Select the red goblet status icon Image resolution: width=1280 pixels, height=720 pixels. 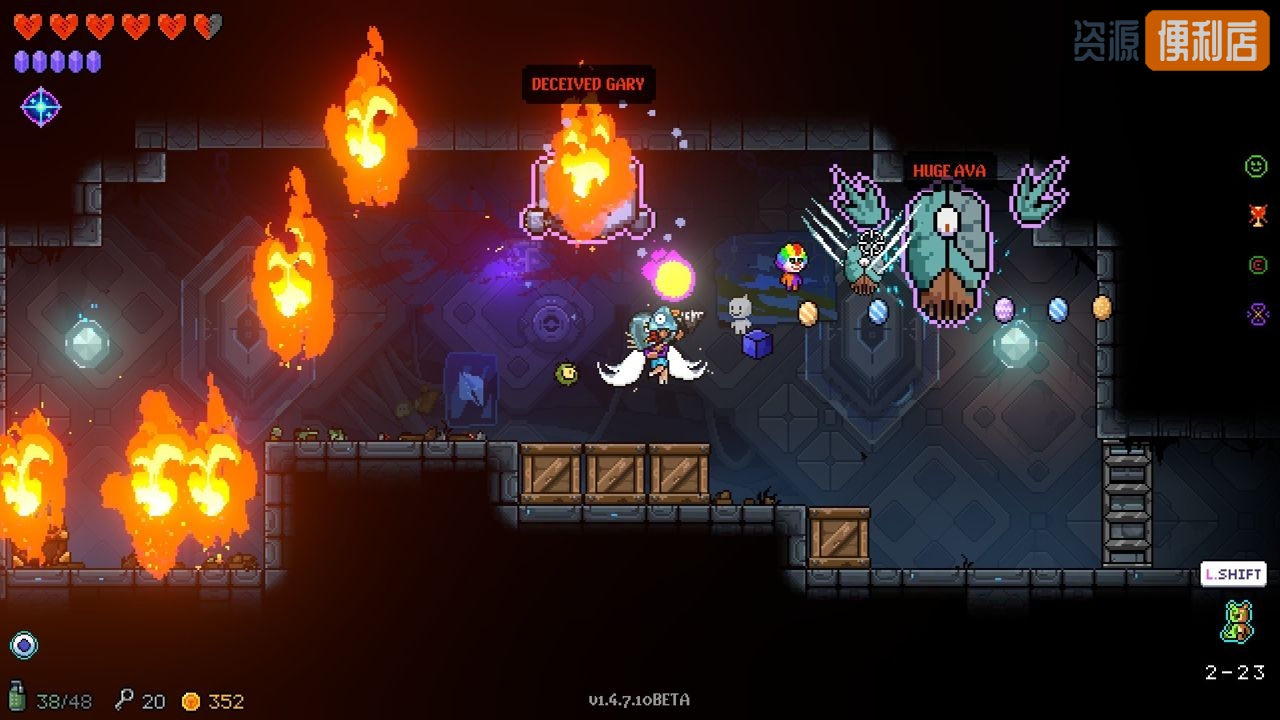[1257, 215]
